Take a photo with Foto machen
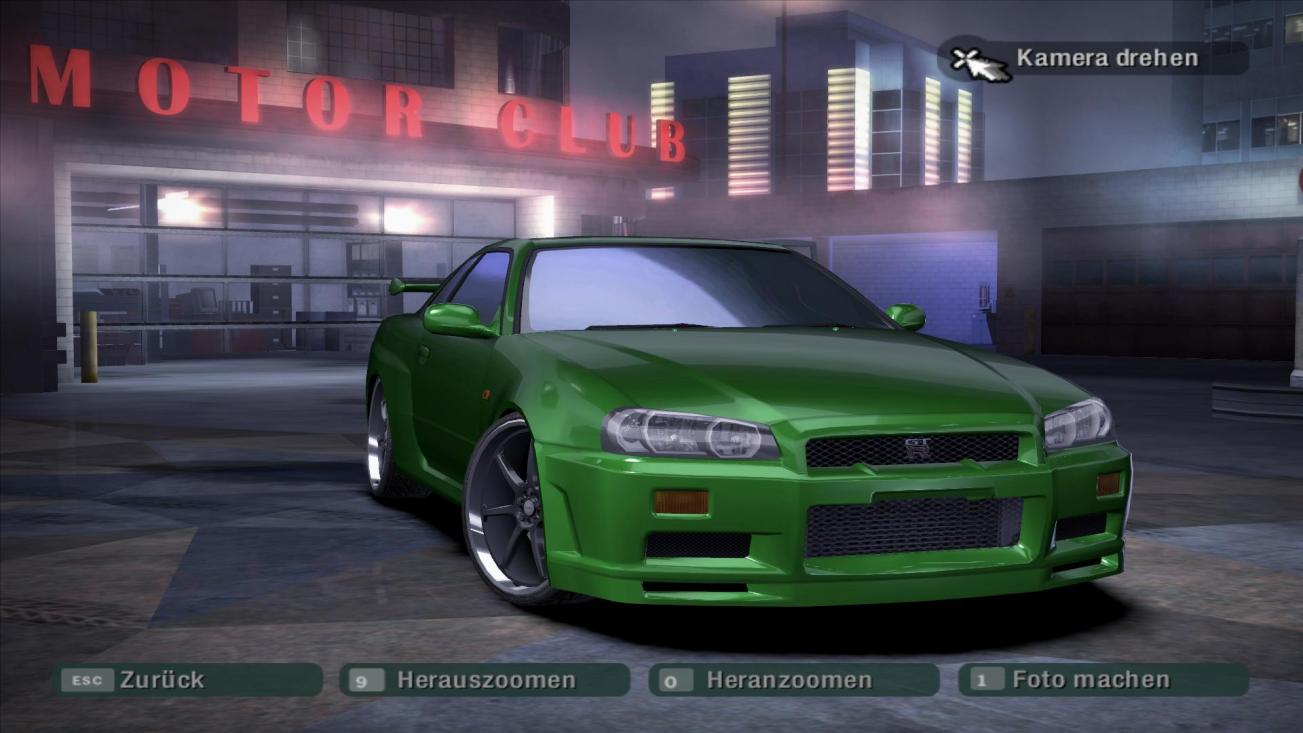 point(1102,680)
